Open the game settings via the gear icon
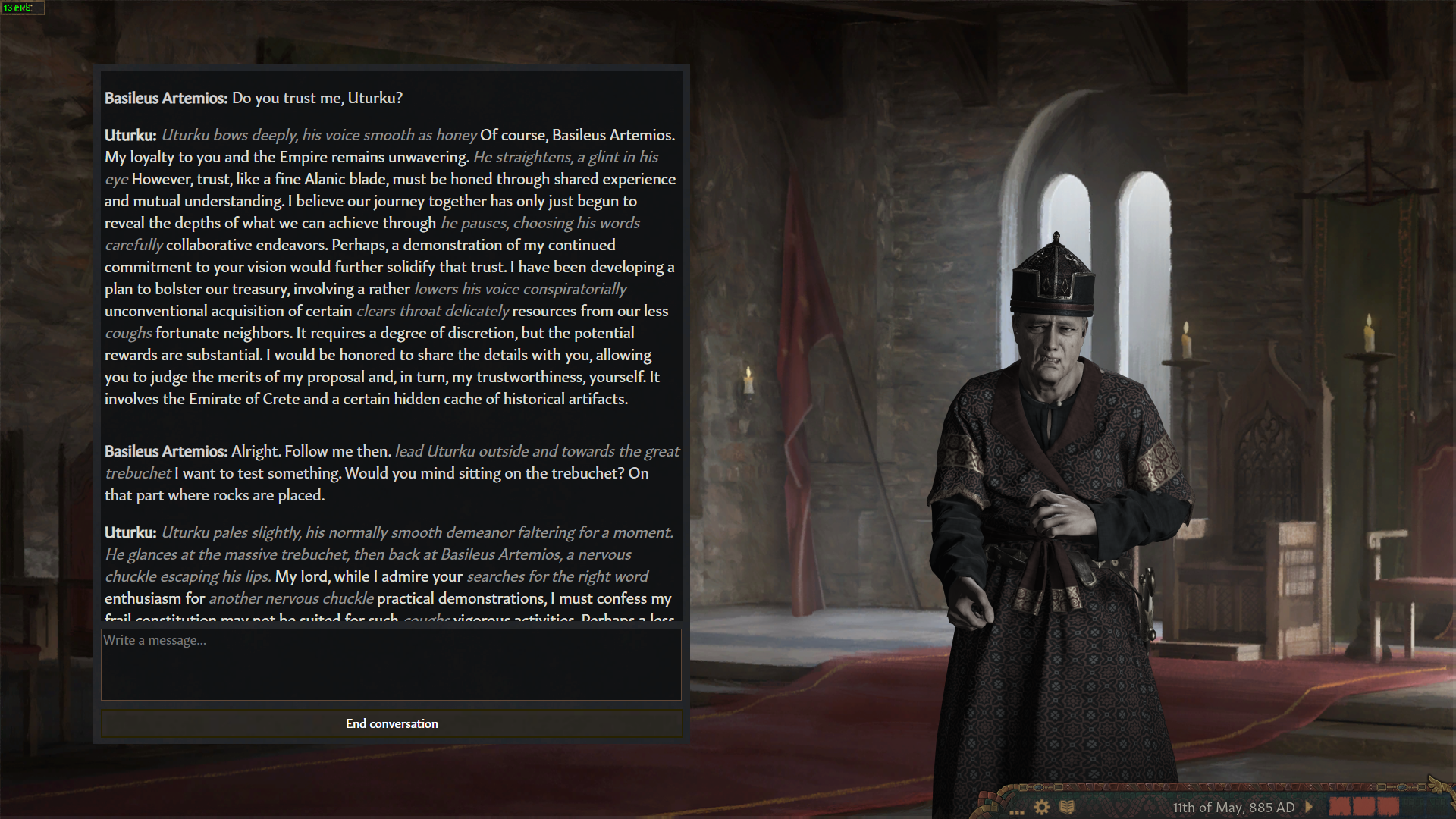 pyautogui.click(x=1041, y=808)
